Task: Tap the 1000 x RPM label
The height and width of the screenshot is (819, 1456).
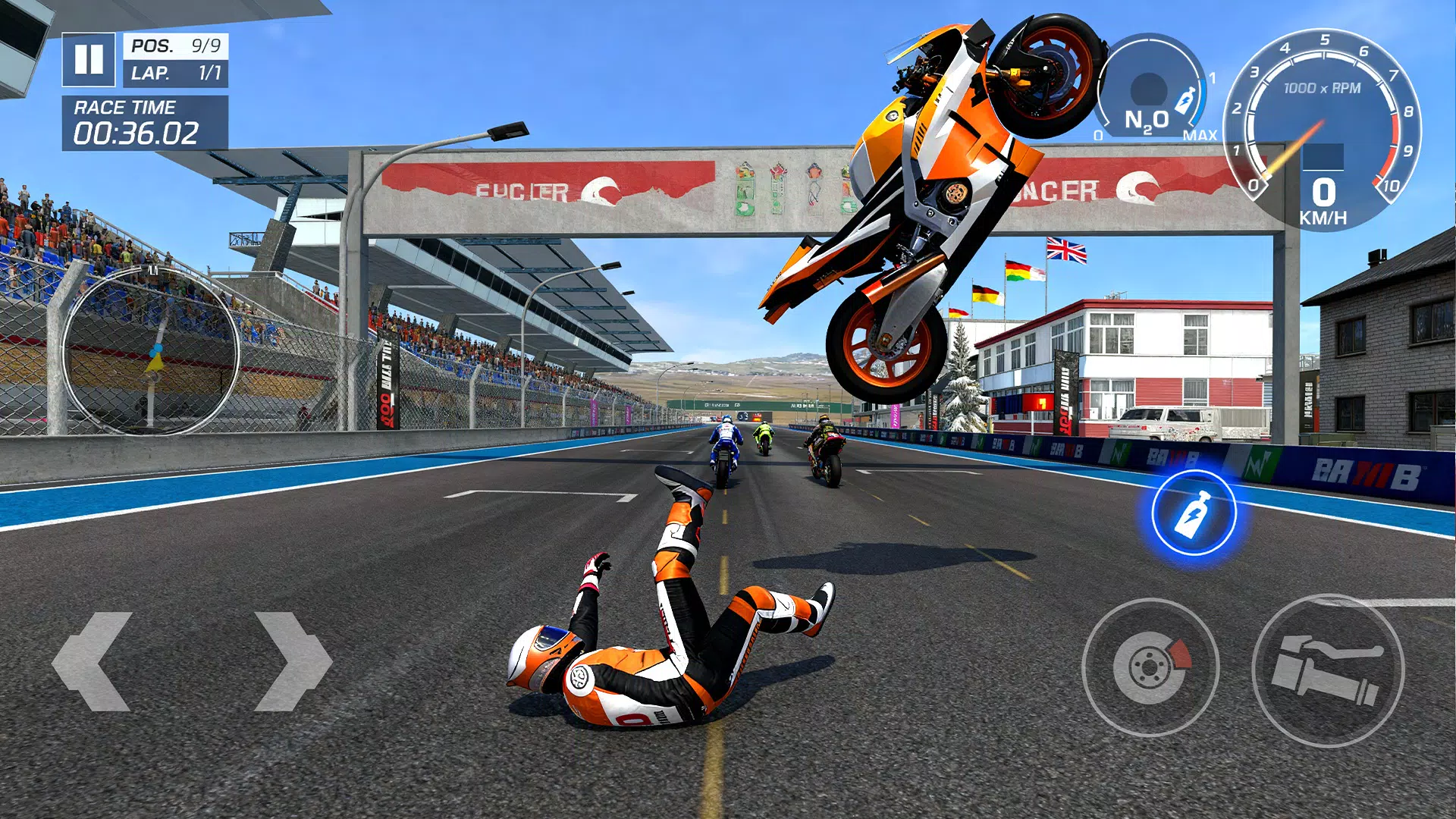Action: click(x=1322, y=88)
